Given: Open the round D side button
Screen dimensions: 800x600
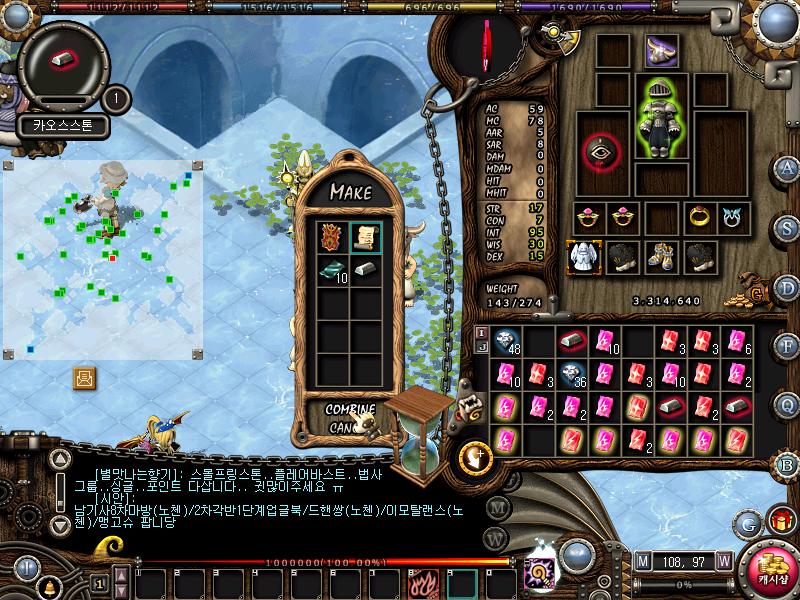Looking at the screenshot, I should pyautogui.click(x=788, y=288).
